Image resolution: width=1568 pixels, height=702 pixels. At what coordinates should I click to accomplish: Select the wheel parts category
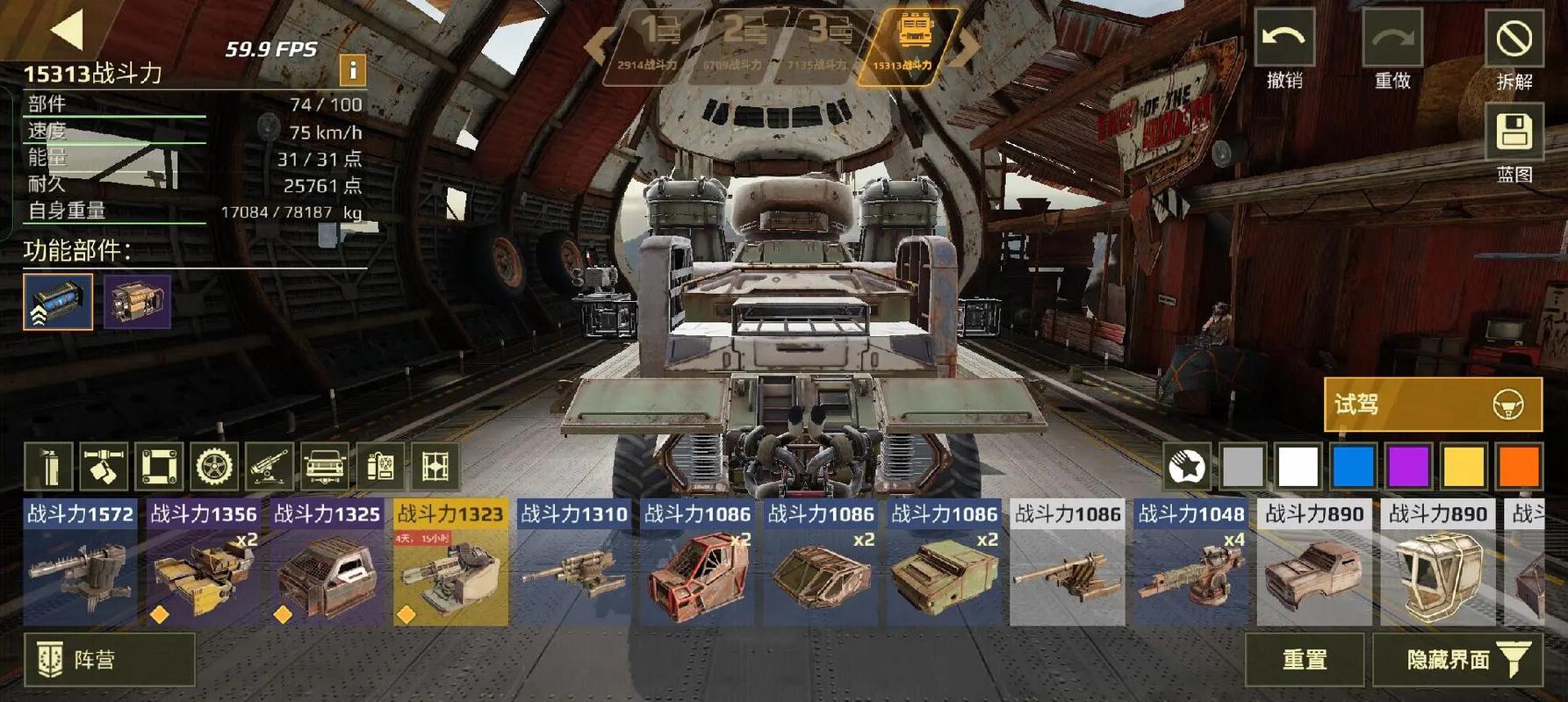click(x=214, y=466)
